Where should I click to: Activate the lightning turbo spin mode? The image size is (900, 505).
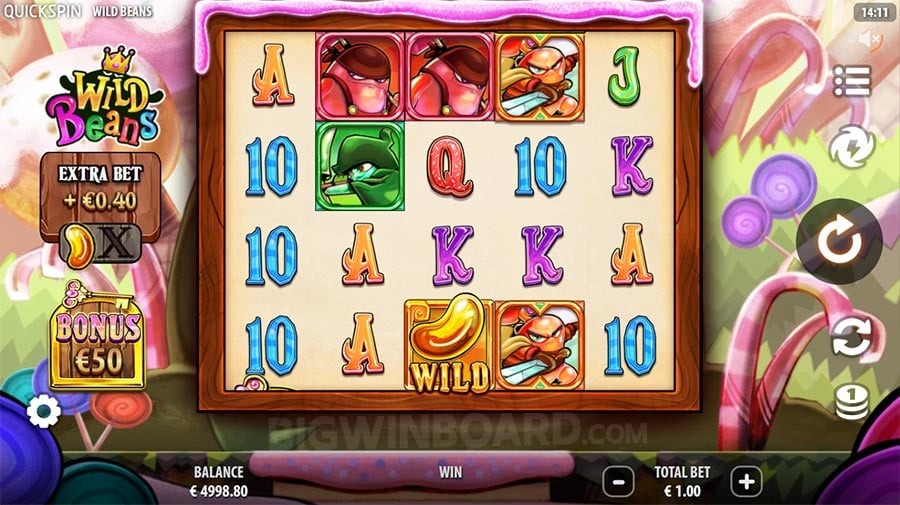tap(851, 148)
